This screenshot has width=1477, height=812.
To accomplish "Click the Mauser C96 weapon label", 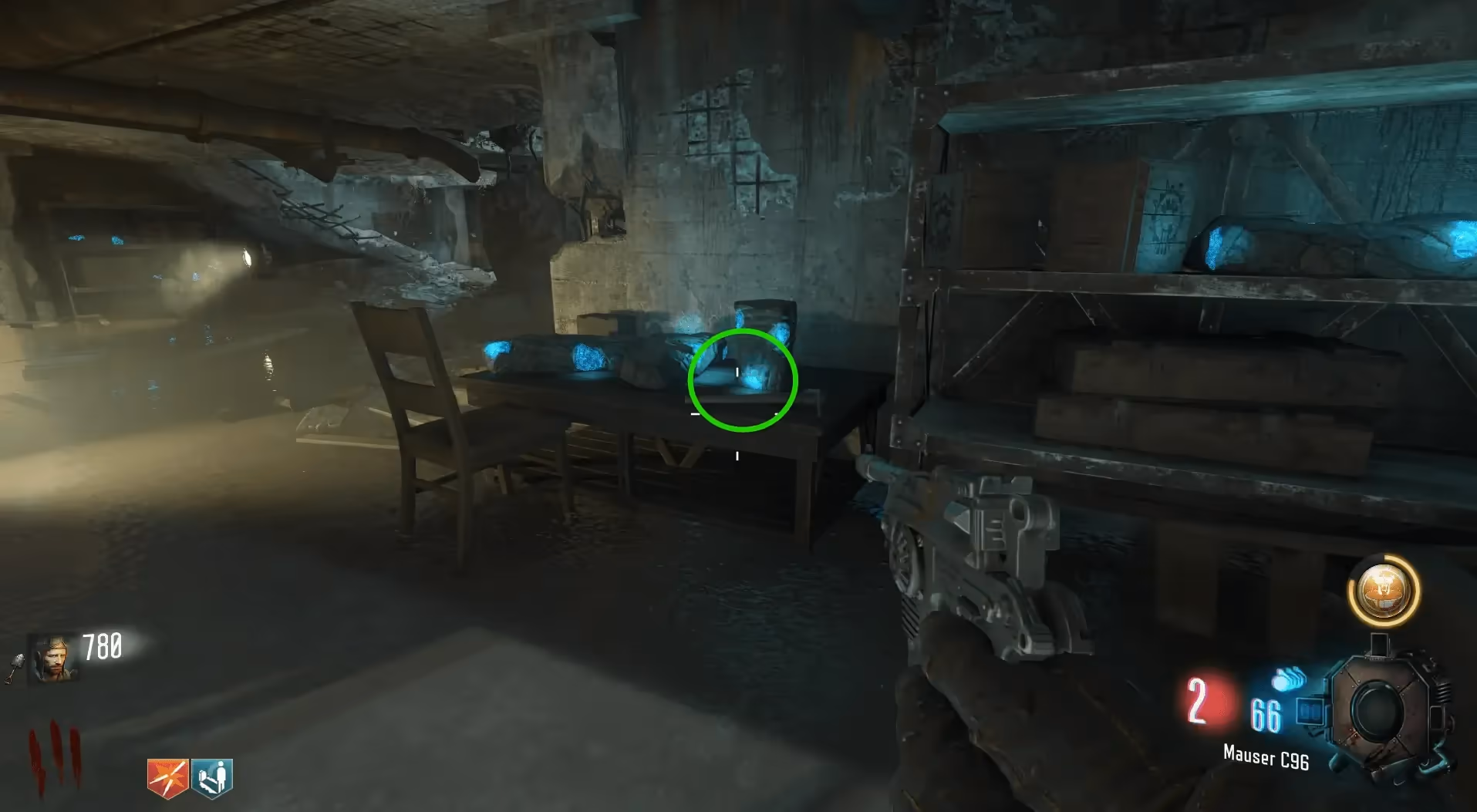I will (x=1266, y=757).
